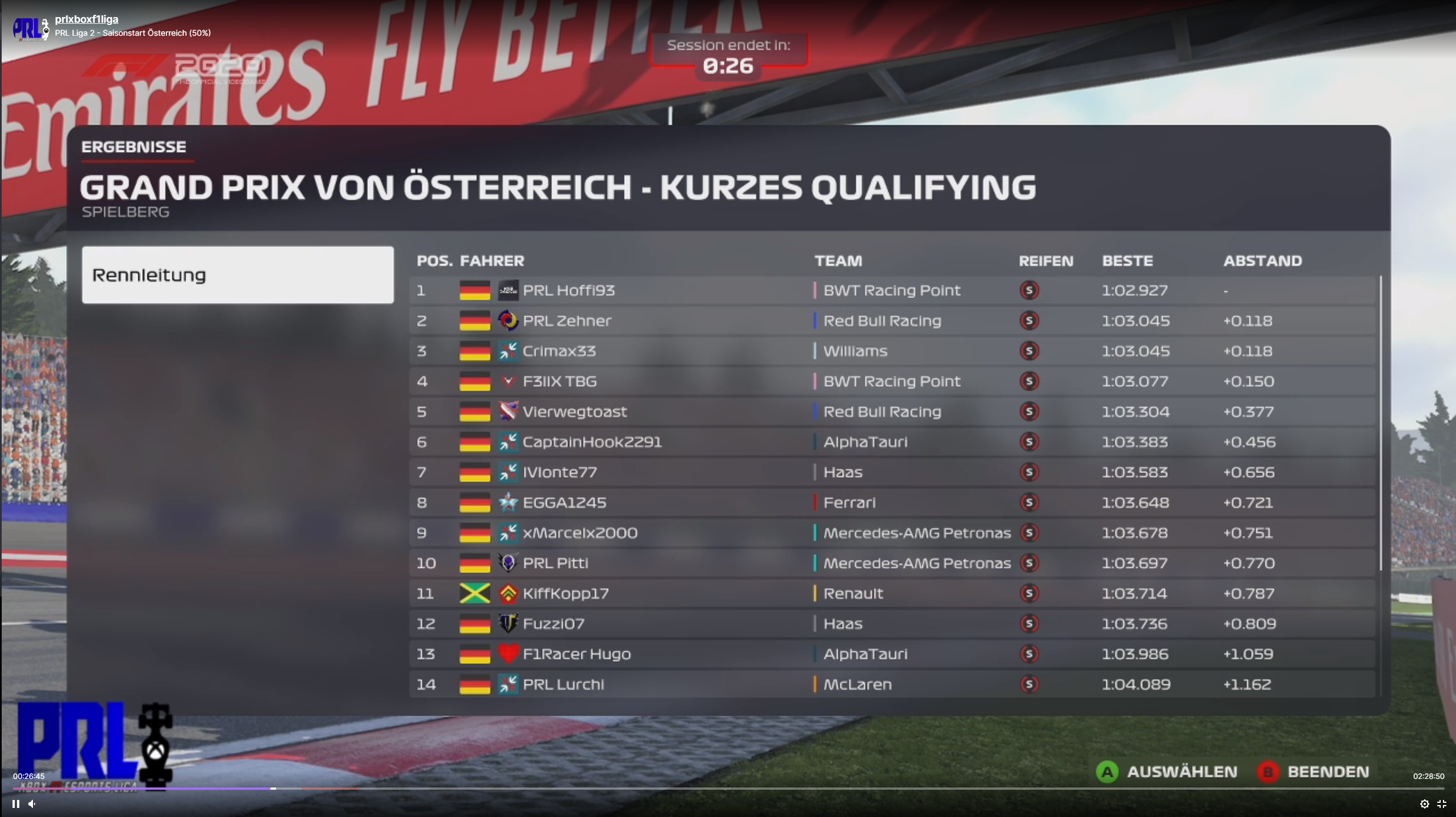Choose the EGGA1245 Ferrari row
The height and width of the screenshot is (817, 1456).
tap(892, 503)
